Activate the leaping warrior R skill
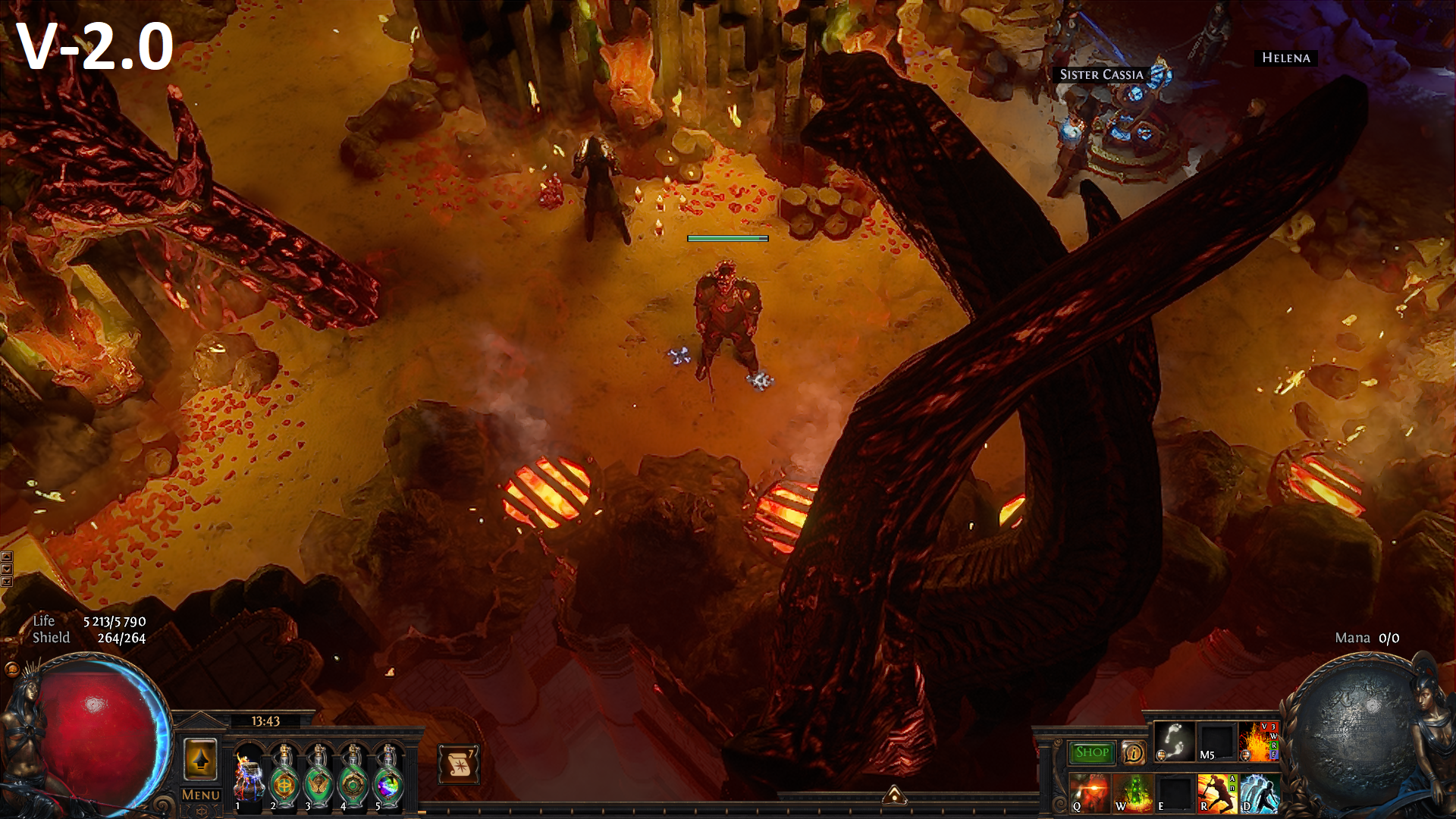Image resolution: width=1456 pixels, height=819 pixels. click(x=1216, y=793)
